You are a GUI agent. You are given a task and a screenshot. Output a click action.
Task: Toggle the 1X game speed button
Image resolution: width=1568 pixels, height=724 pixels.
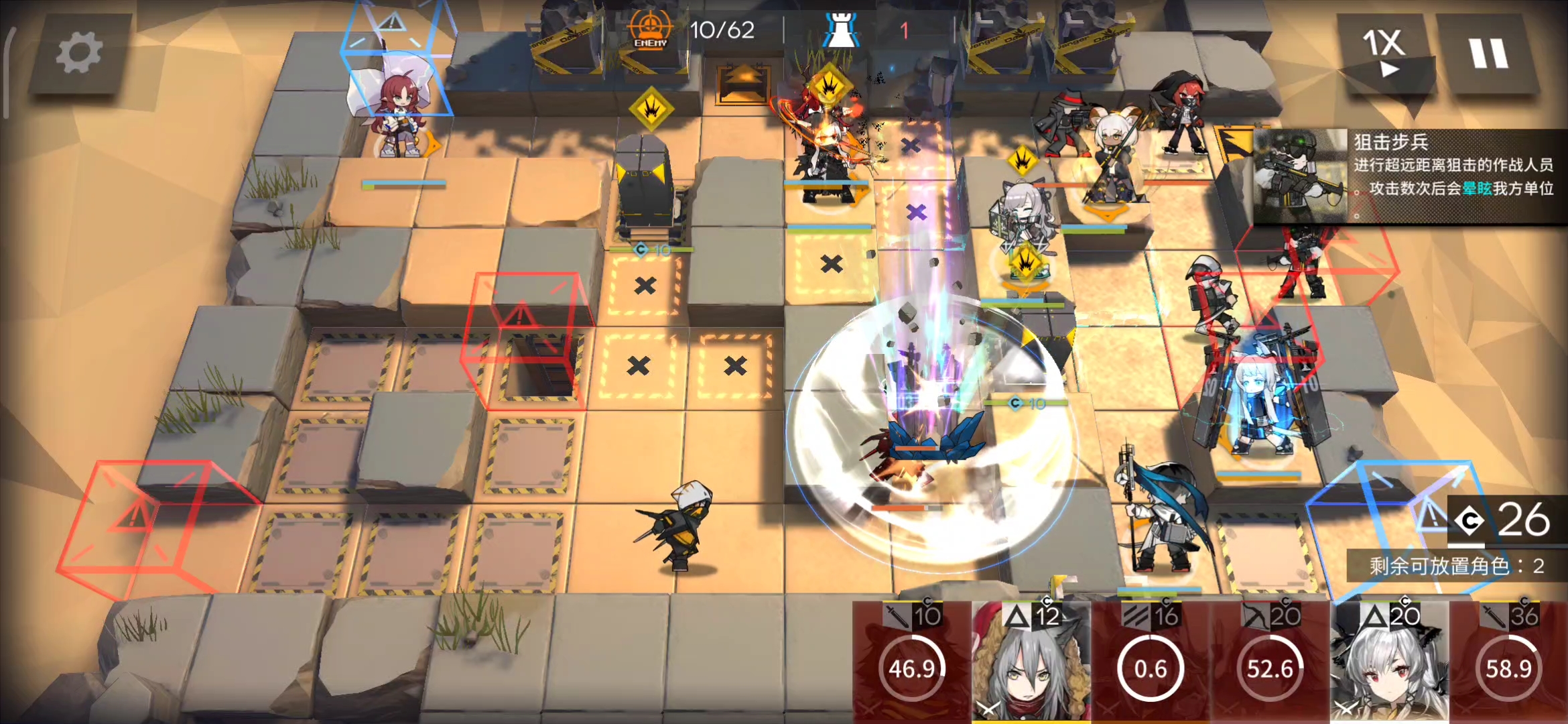[1384, 54]
